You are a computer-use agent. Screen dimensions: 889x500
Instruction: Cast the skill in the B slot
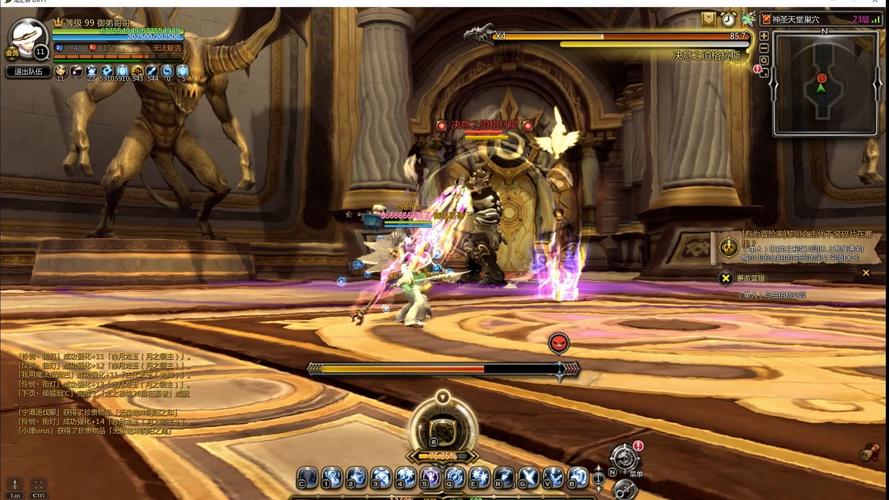(578, 478)
